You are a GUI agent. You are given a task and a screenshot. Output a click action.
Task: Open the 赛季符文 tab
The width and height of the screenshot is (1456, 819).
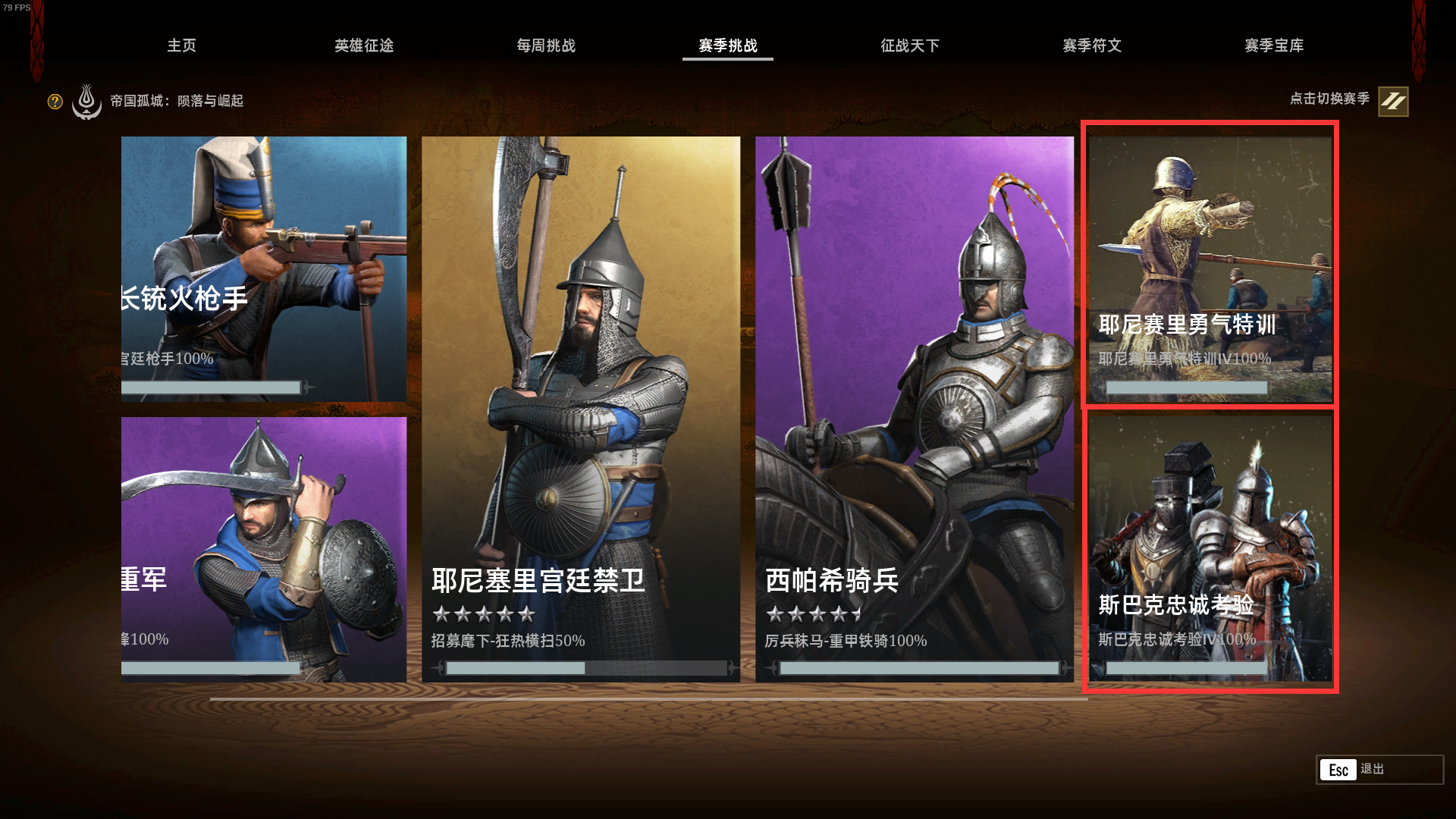[1093, 45]
